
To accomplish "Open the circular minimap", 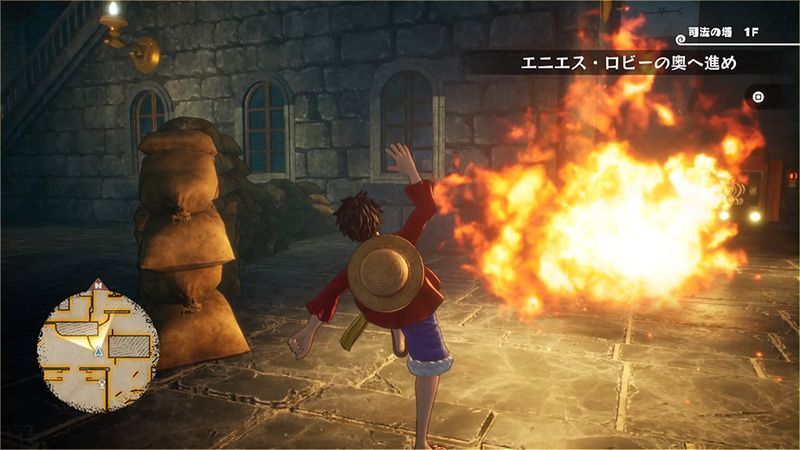I will [97, 340].
